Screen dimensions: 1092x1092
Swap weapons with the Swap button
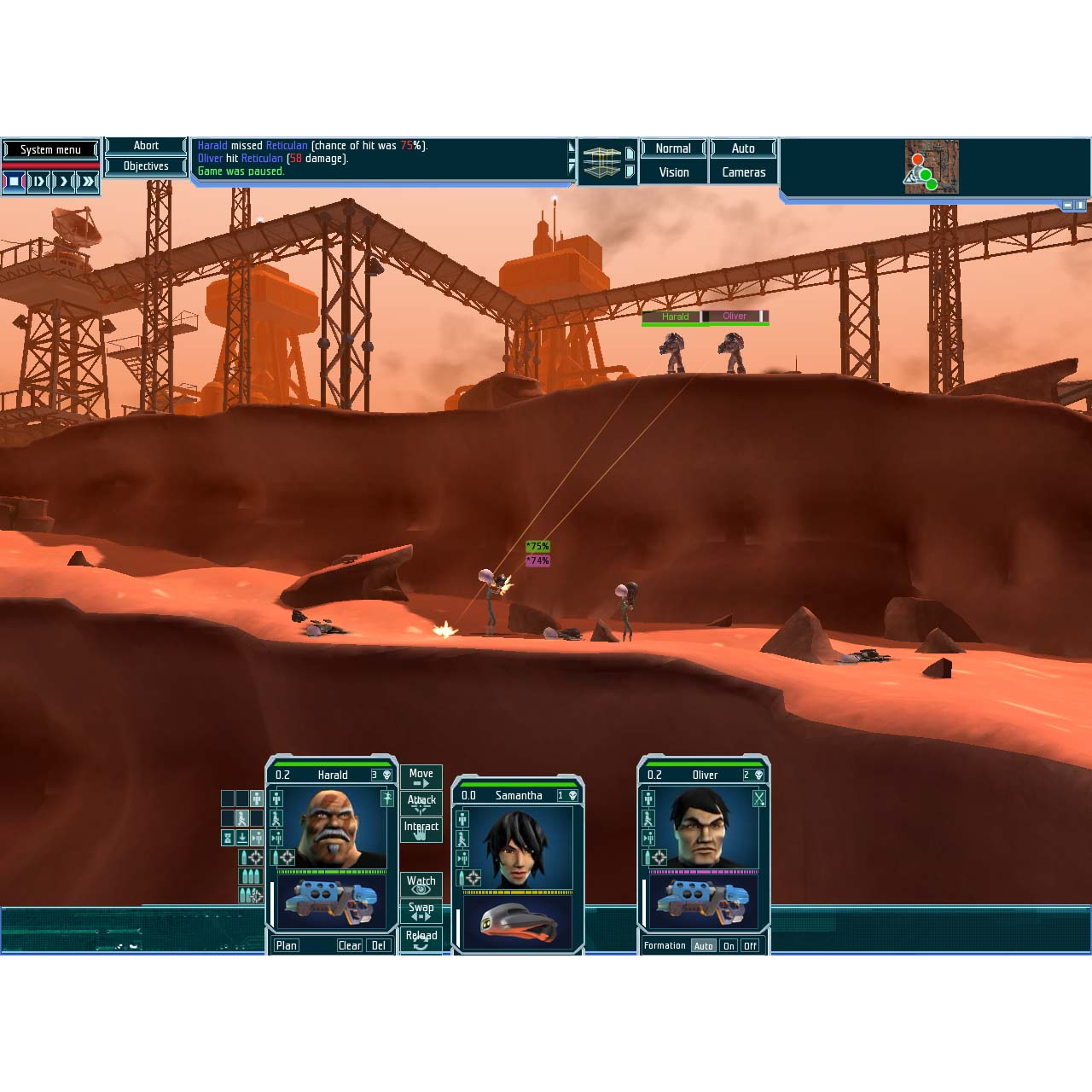tap(421, 910)
